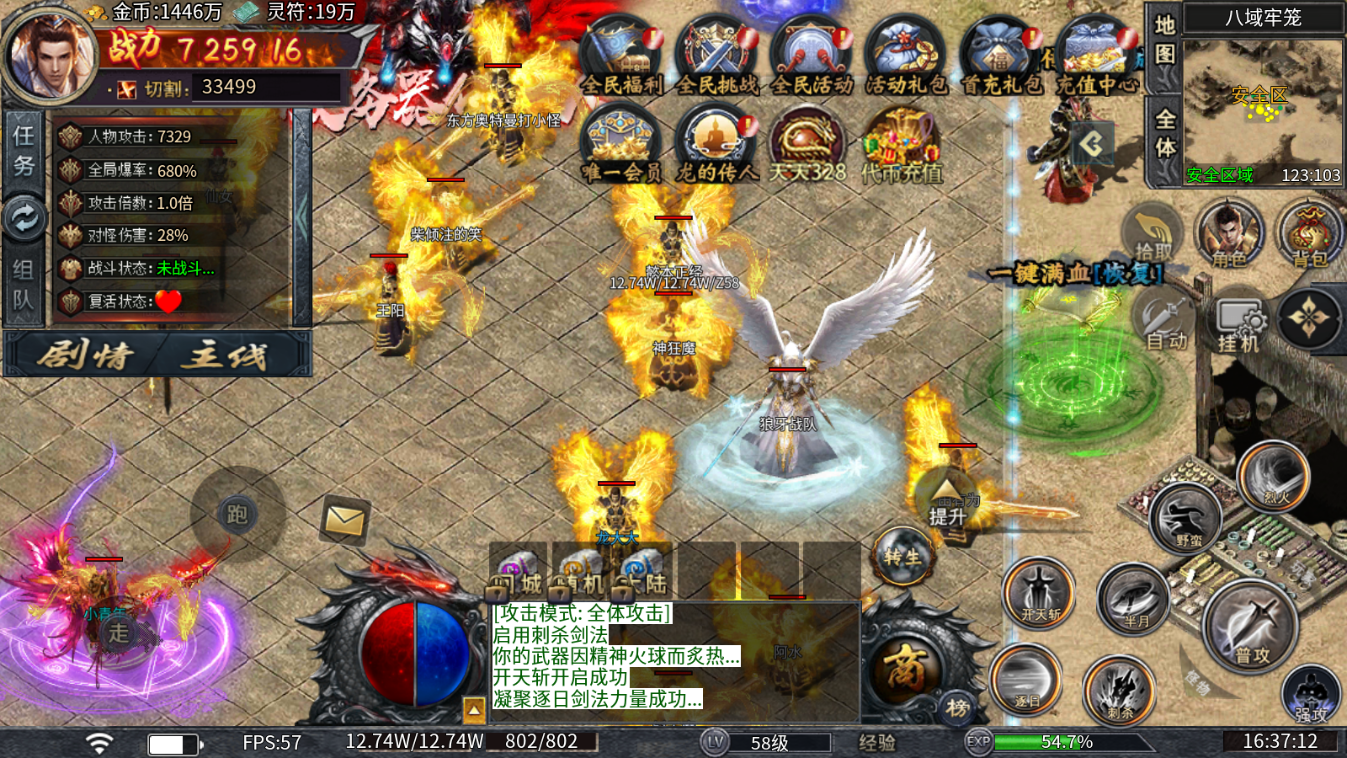
Task: Open the 充值中心 recharge center
Action: click(1097, 57)
